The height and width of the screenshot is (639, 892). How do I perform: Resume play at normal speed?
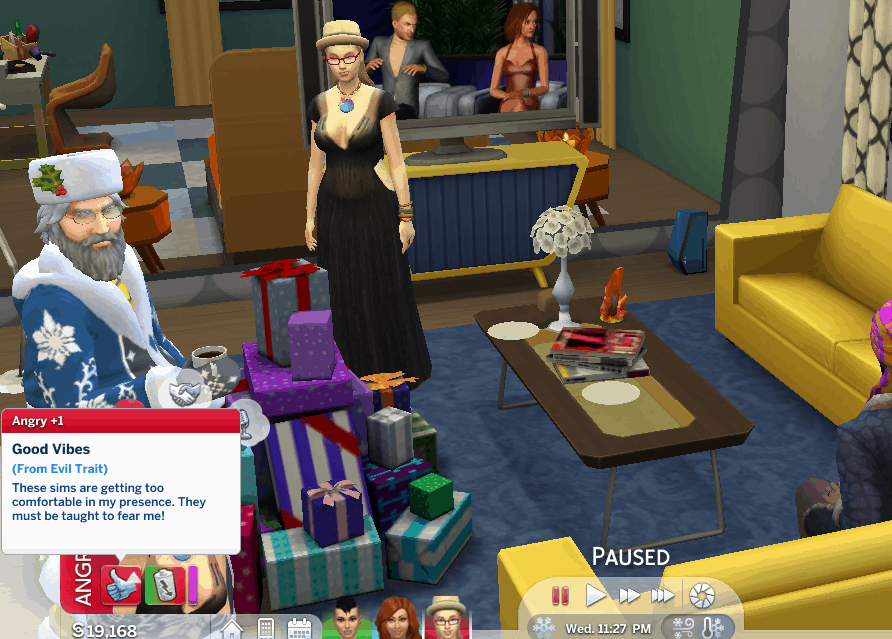pos(596,596)
